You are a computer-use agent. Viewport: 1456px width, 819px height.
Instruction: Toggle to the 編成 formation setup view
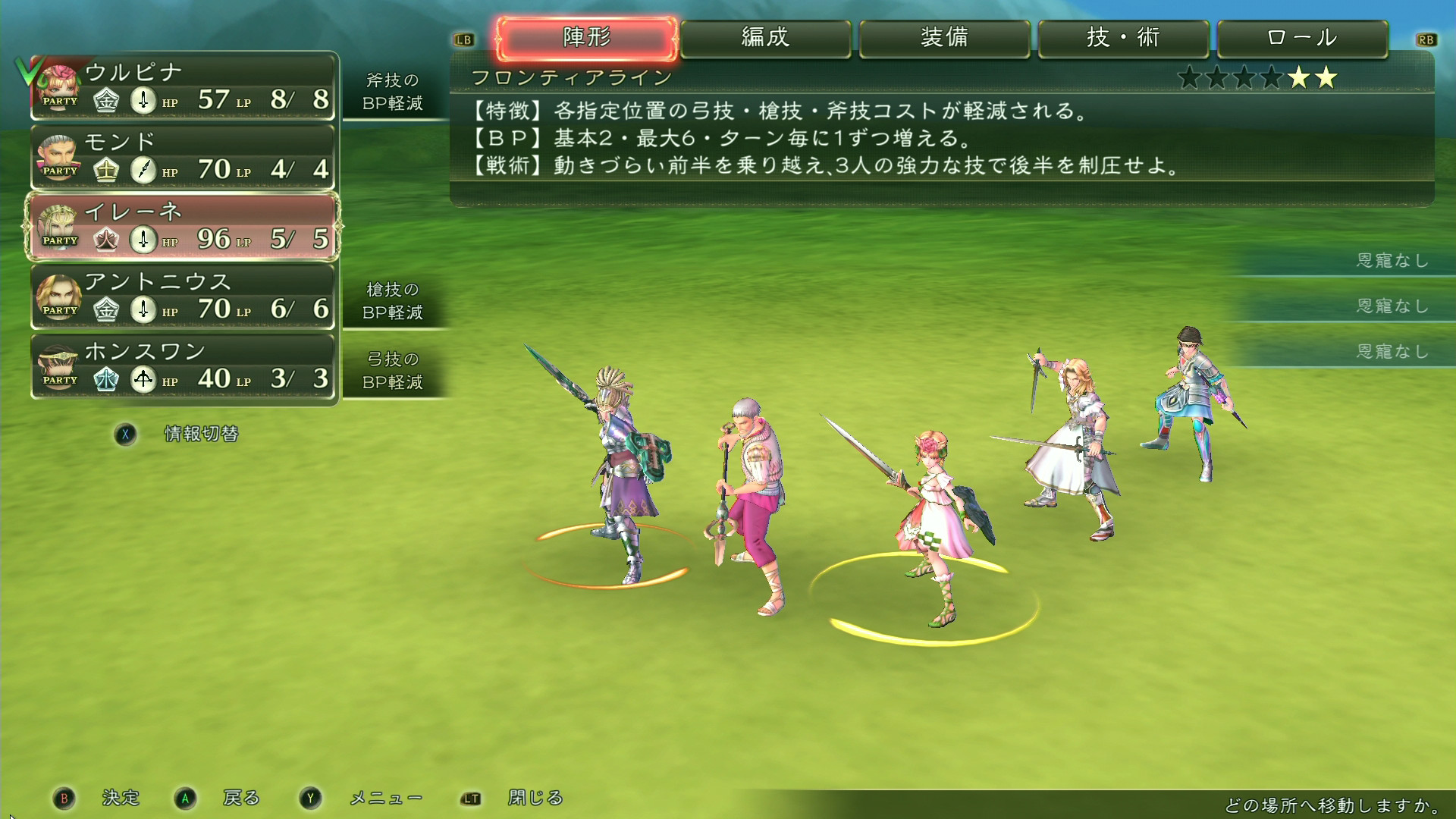click(x=767, y=38)
